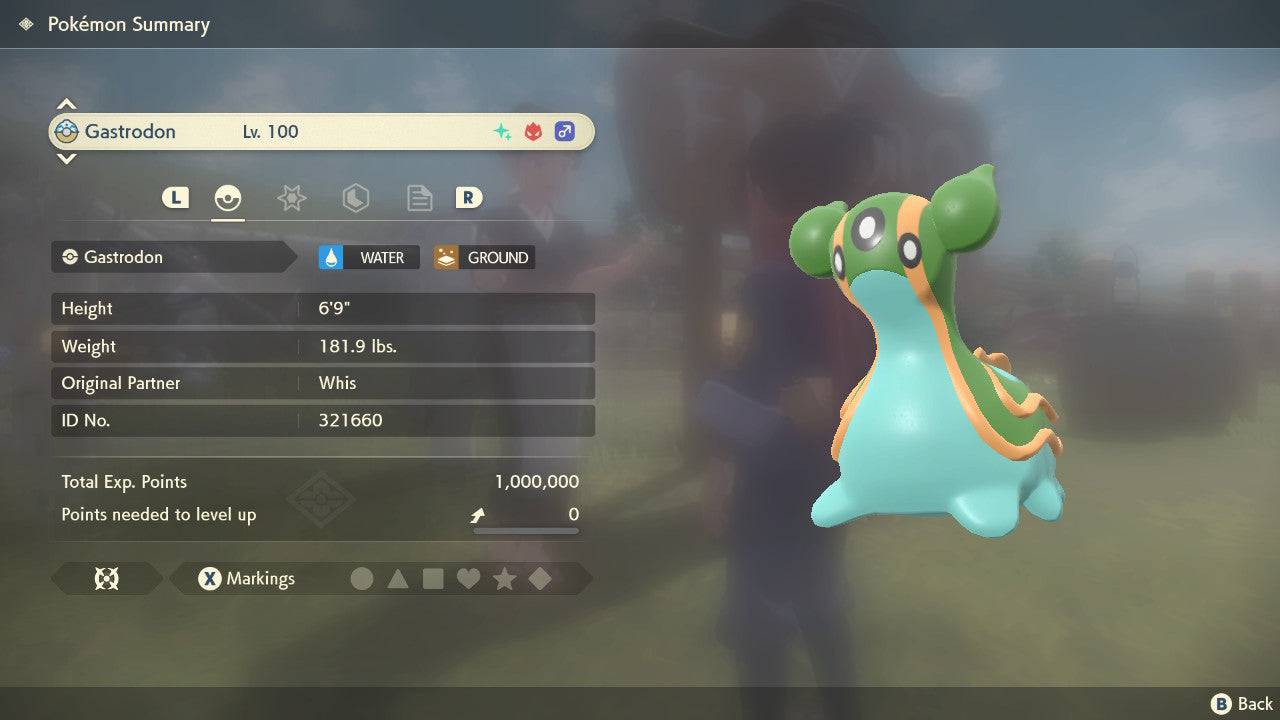Select the Gastrodon name bar
Viewport: 1280px width, 720px height.
(322, 132)
